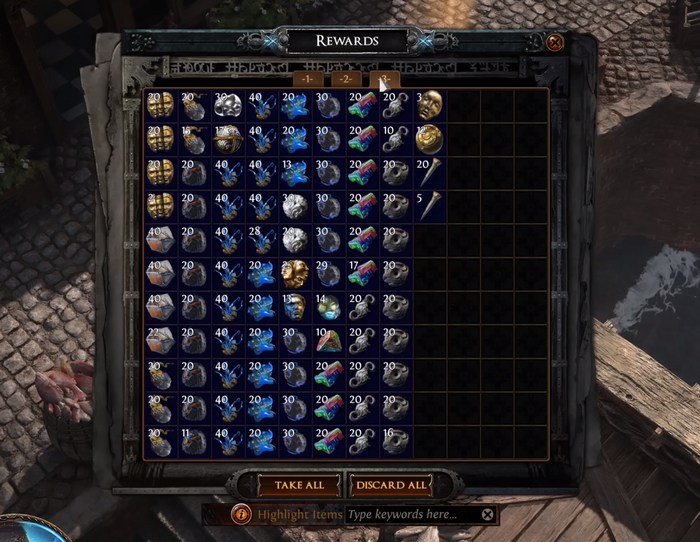The image size is (700, 542).
Task: Discard all reward items
Action: click(x=391, y=485)
